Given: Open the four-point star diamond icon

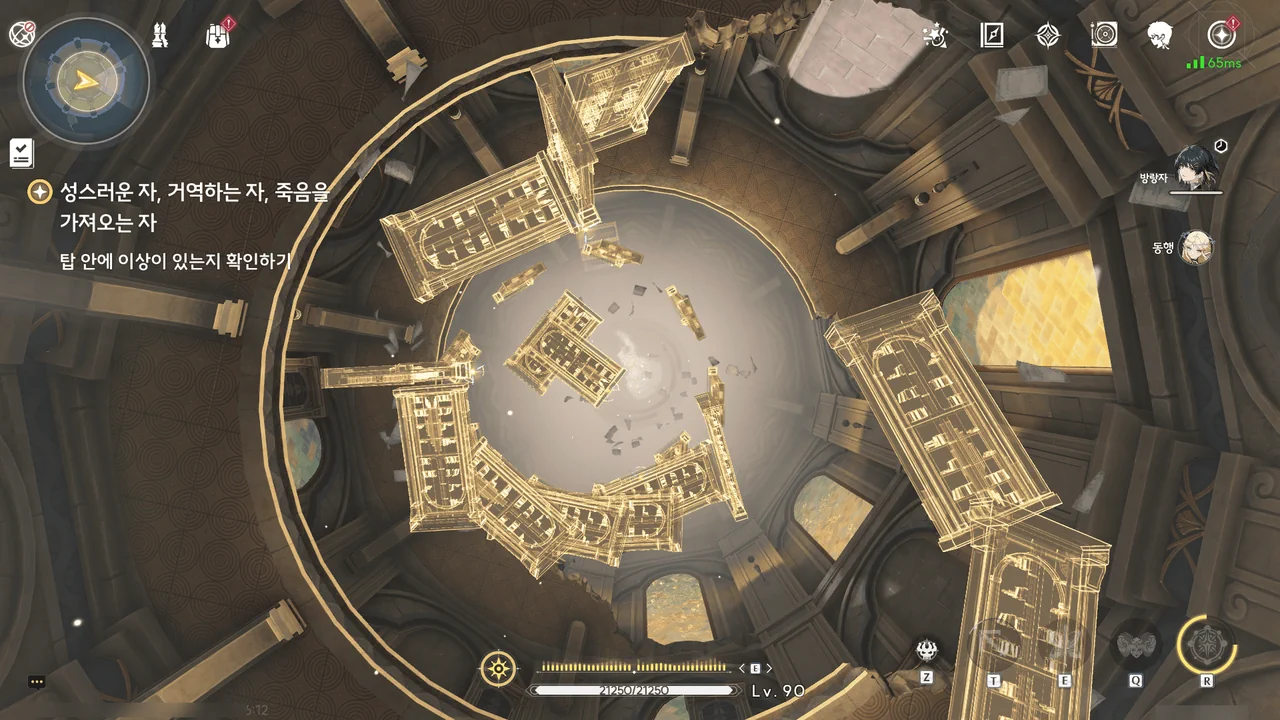Looking at the screenshot, I should click(x=1047, y=36).
